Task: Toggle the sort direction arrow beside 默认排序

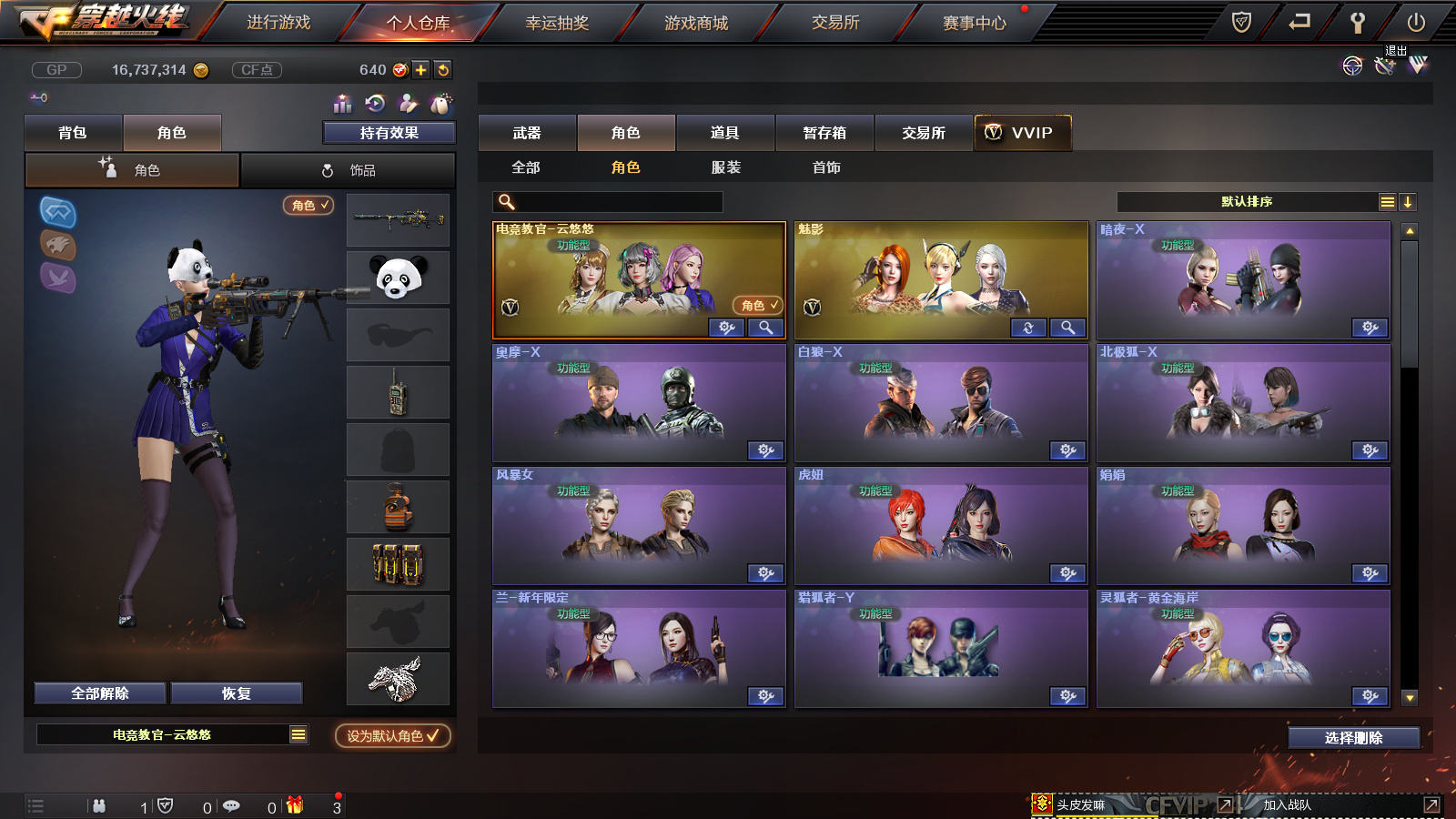Action: click(x=1408, y=202)
